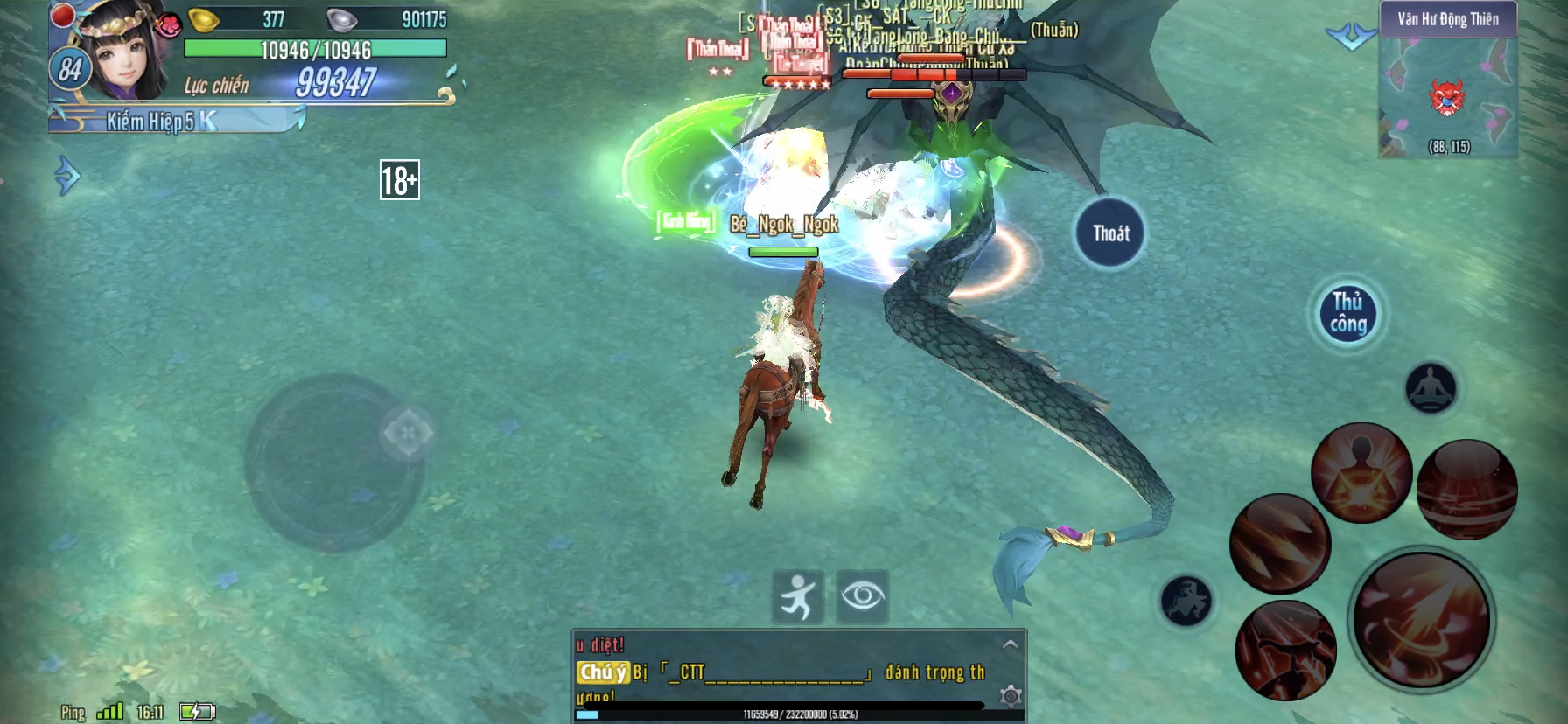Activate the falling fiery streaks skill
The width and height of the screenshot is (1568, 724).
pos(1279,544)
